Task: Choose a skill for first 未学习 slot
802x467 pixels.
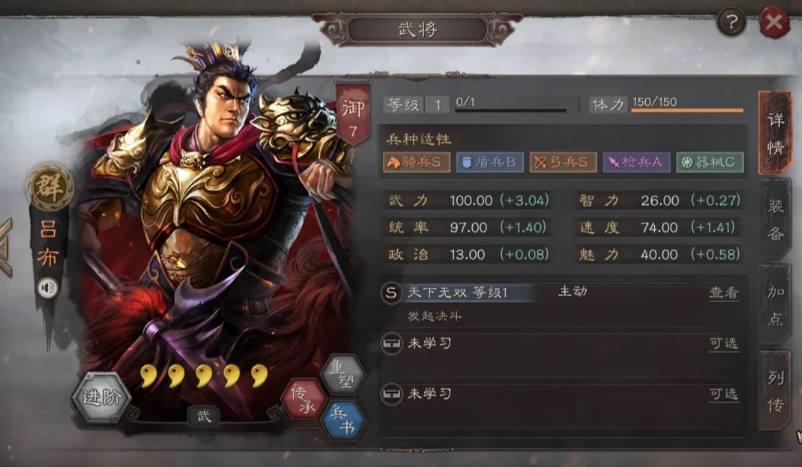Action: [724, 344]
